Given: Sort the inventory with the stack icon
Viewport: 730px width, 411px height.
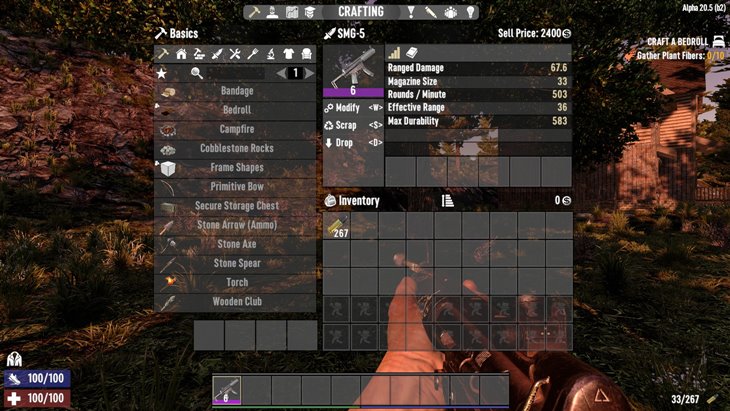Looking at the screenshot, I should click(x=447, y=201).
